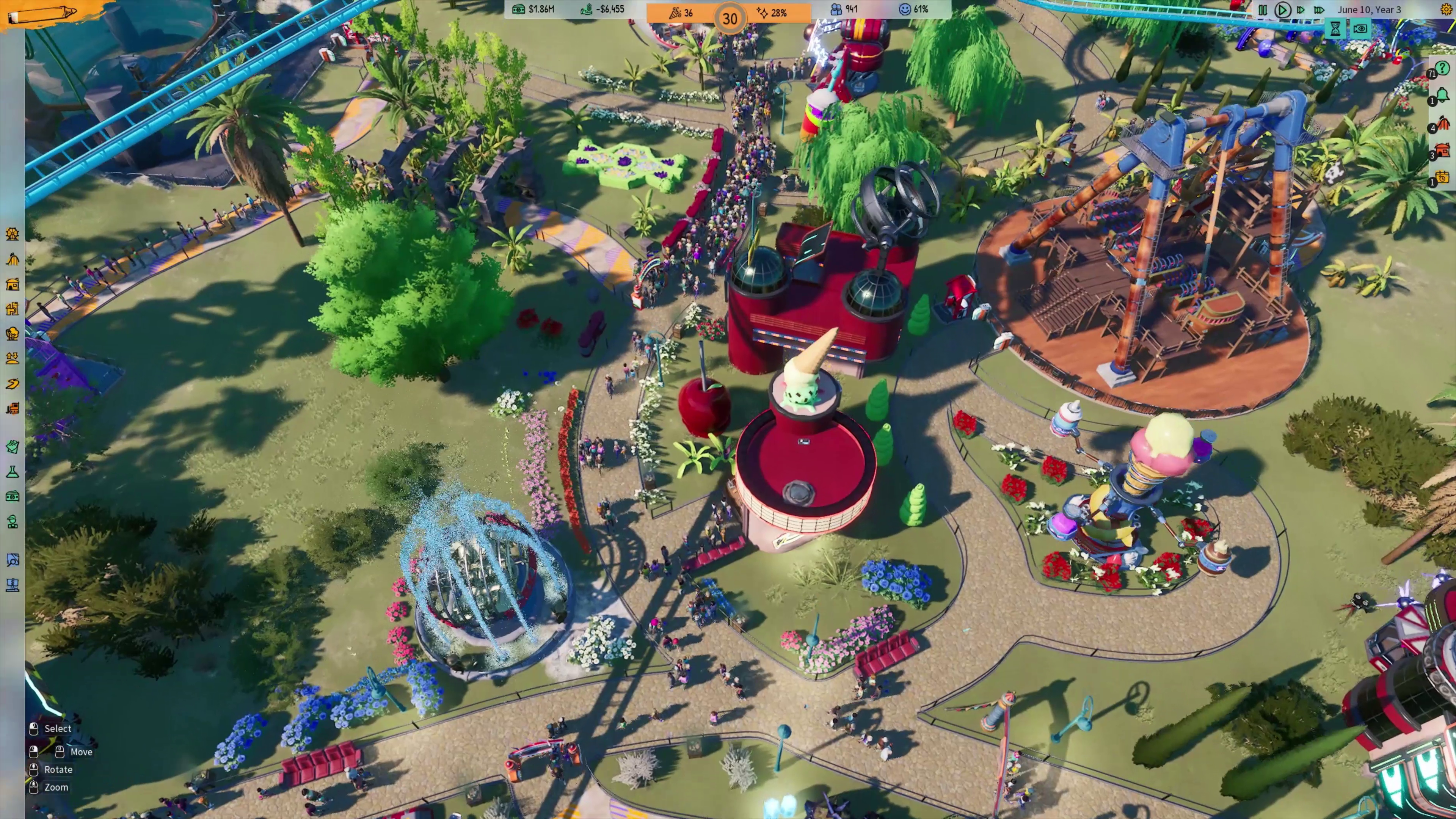This screenshot has width=1456, height=819.
Task: Open the staff management menu
Action: pyautogui.click(x=13, y=522)
